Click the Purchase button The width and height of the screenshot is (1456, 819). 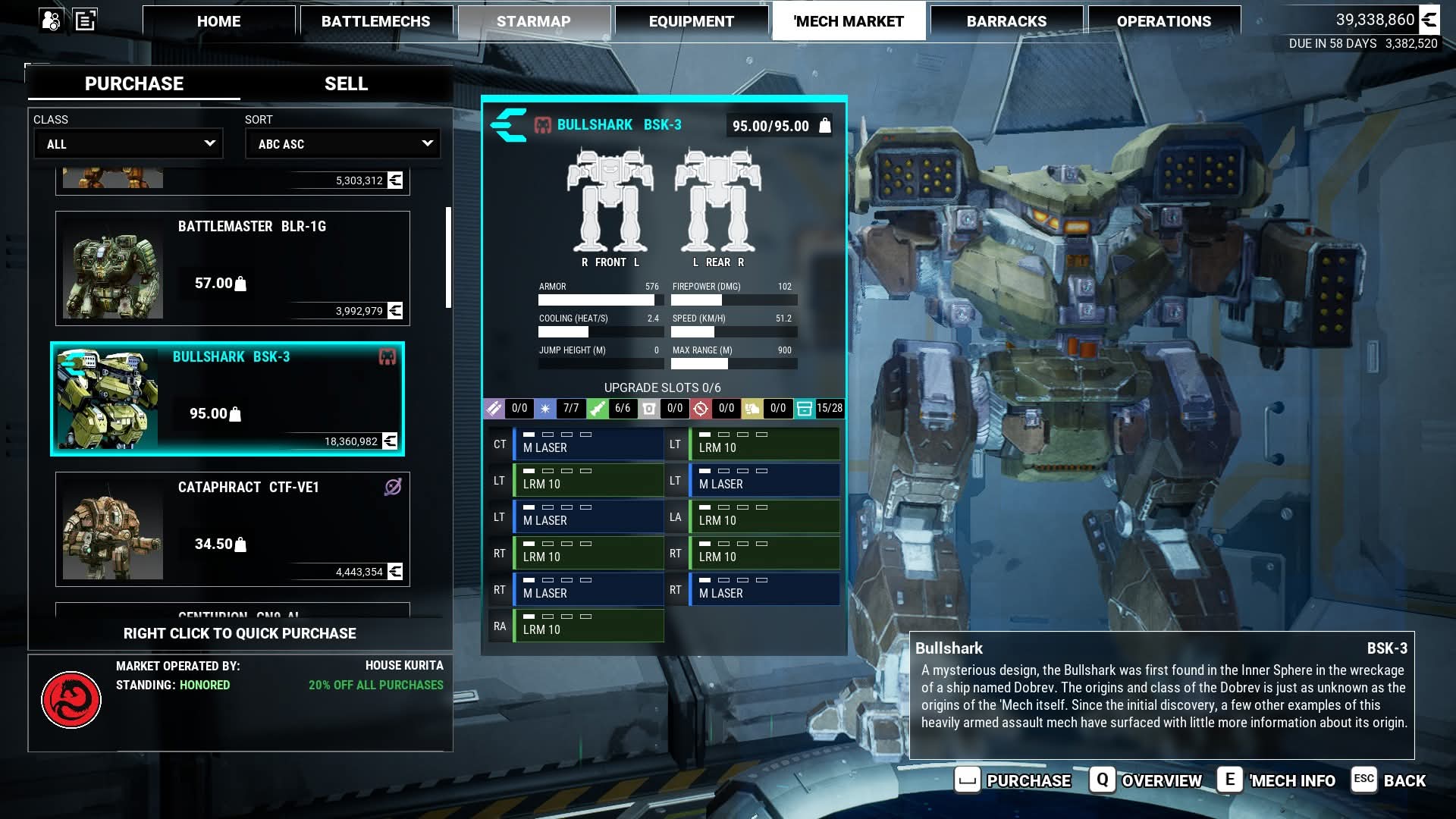click(x=1014, y=780)
